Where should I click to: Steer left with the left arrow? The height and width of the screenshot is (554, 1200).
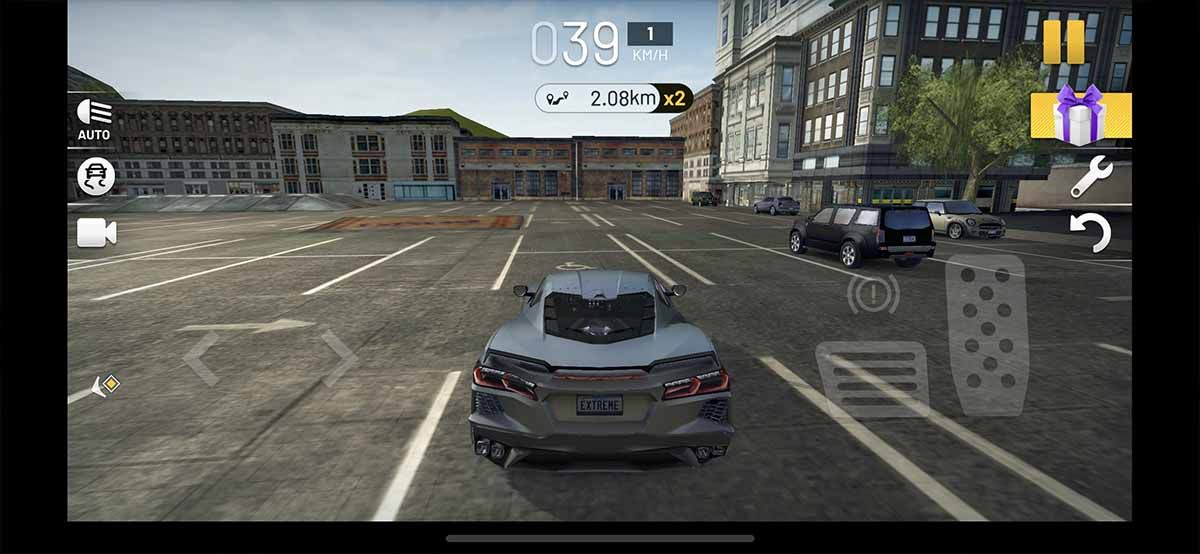201,358
